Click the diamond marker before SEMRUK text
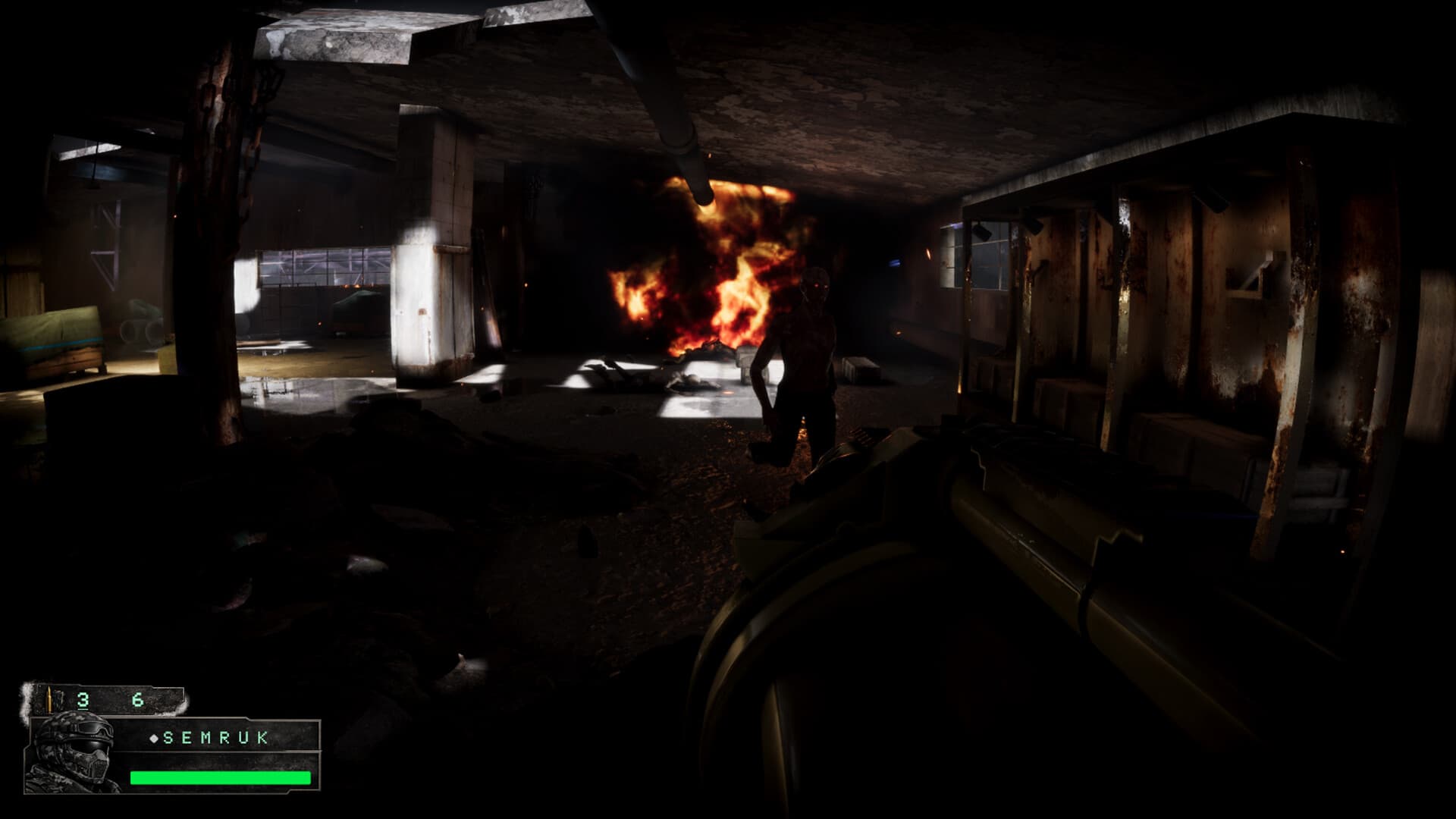The width and height of the screenshot is (1456, 819). pyautogui.click(x=154, y=738)
